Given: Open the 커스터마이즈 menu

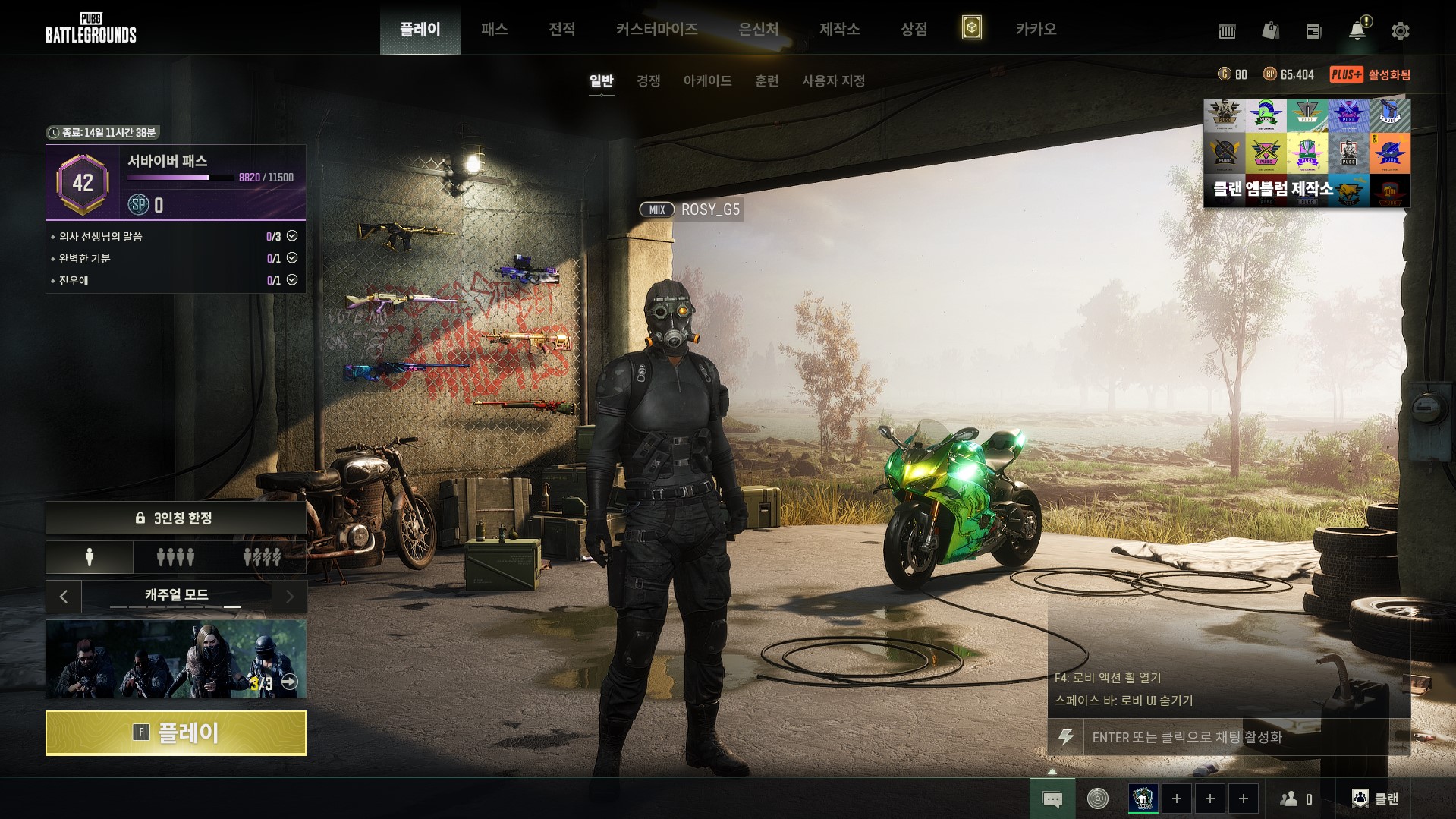Looking at the screenshot, I should [x=656, y=29].
